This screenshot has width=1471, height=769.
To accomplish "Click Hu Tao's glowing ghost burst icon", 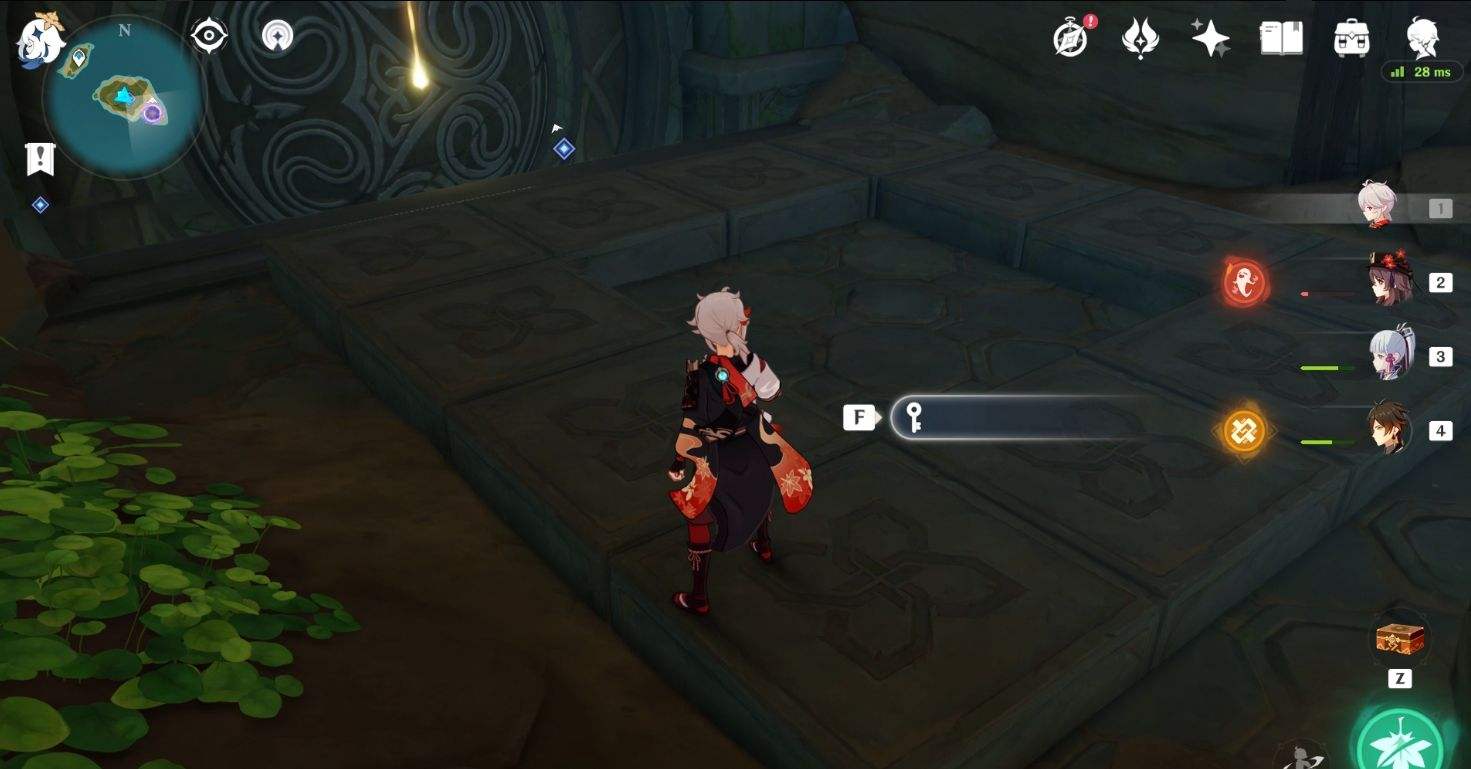I will pyautogui.click(x=1244, y=283).
